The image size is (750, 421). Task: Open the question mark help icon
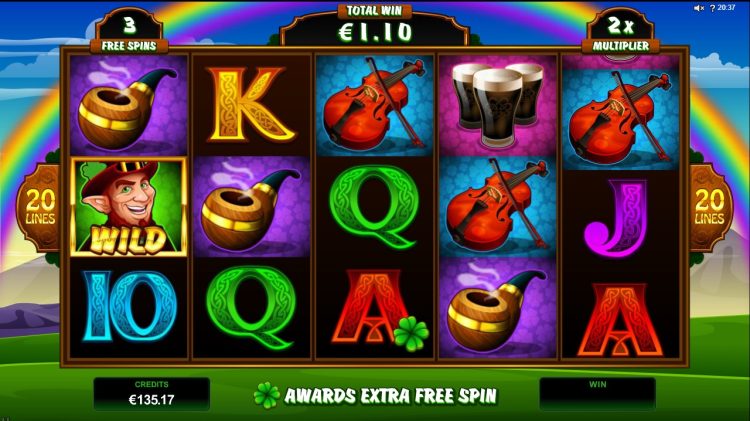(712, 8)
